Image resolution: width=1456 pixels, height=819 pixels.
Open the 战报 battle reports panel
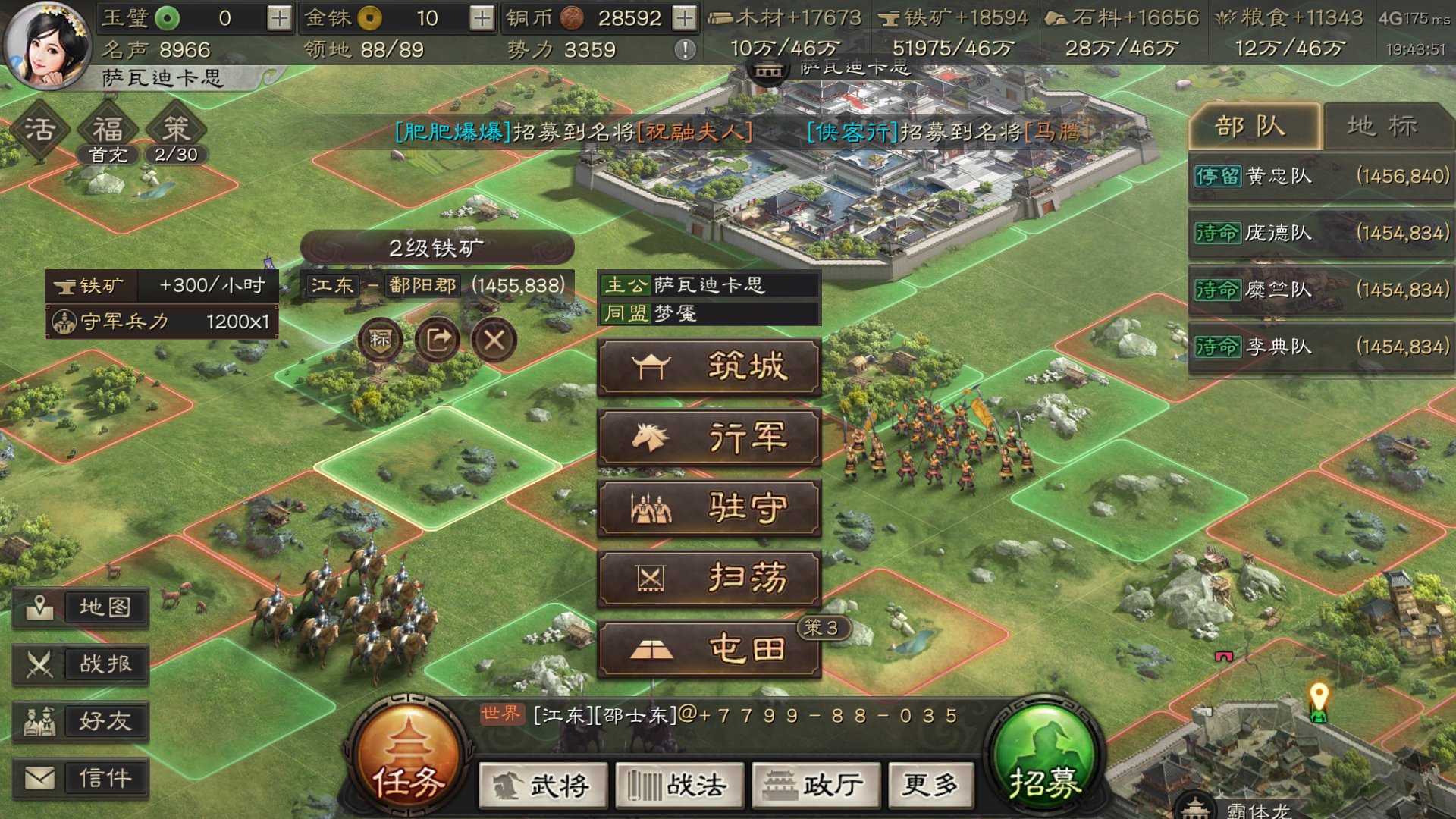81,664
